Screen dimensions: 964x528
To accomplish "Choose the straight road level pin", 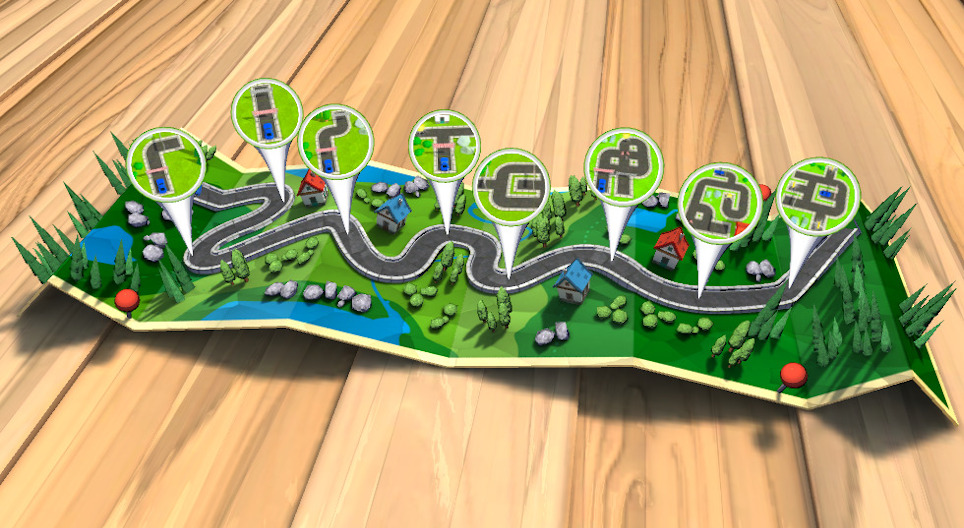I will 267,112.
